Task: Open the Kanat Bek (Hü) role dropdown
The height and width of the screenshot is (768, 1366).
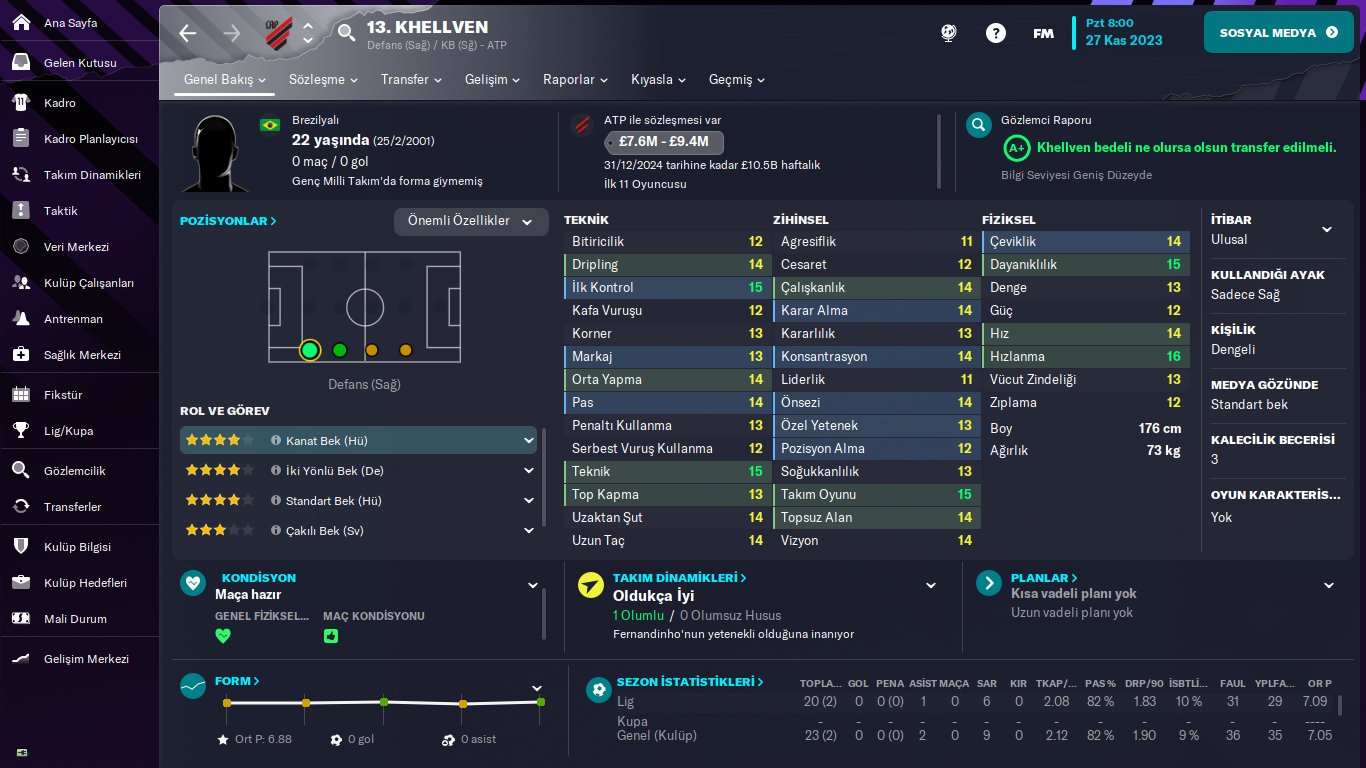Action: tap(529, 440)
